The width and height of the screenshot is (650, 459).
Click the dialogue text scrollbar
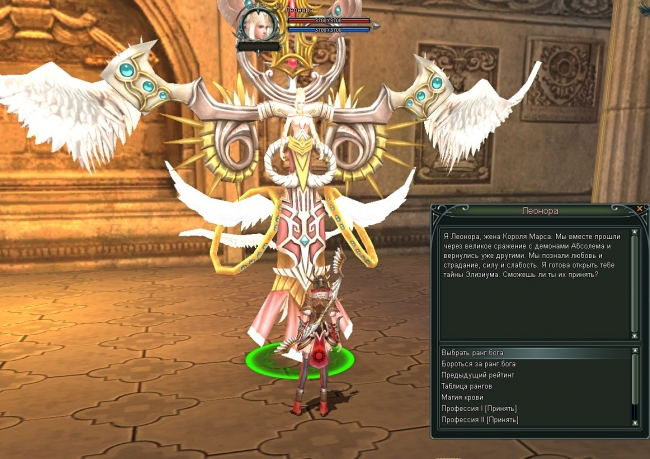[x=633, y=283]
